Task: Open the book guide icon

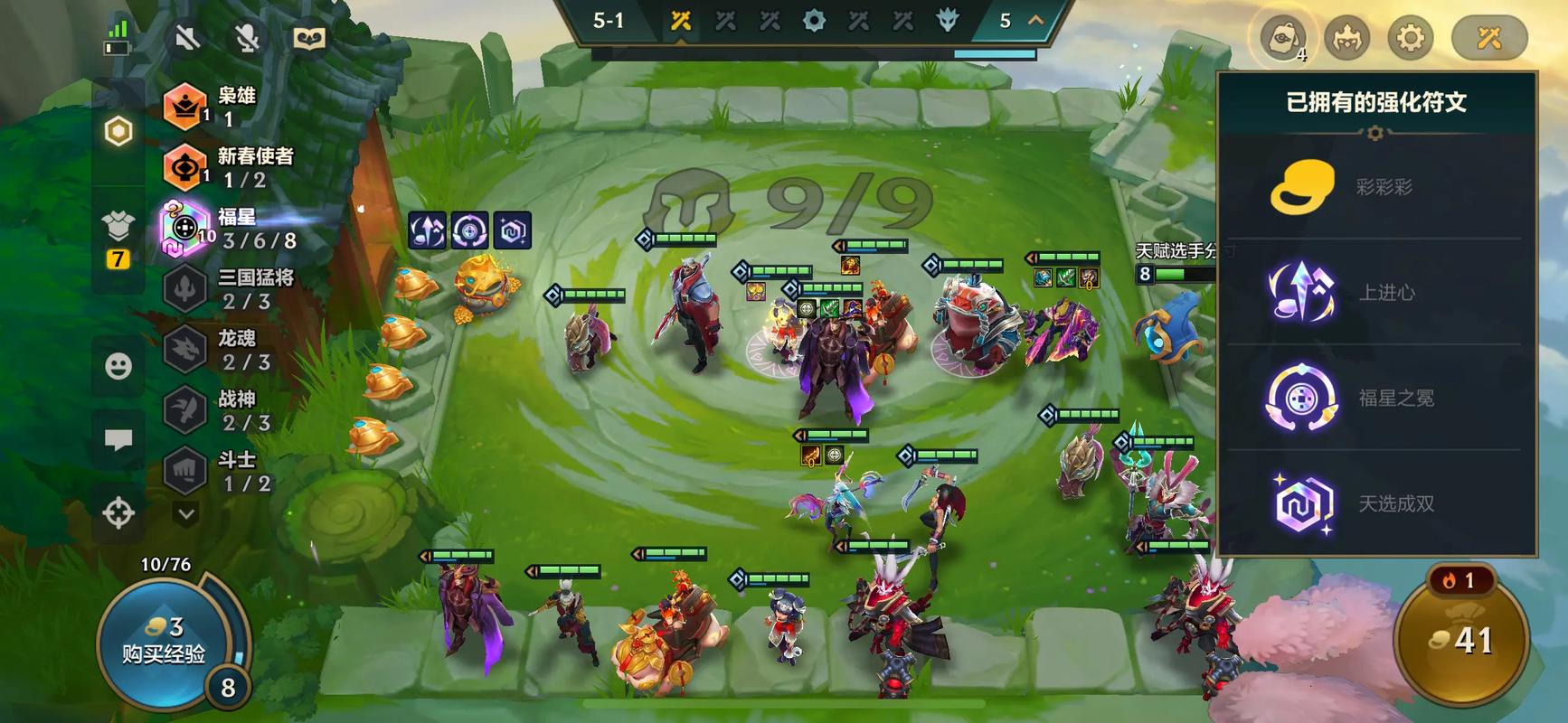Action: tap(309, 38)
